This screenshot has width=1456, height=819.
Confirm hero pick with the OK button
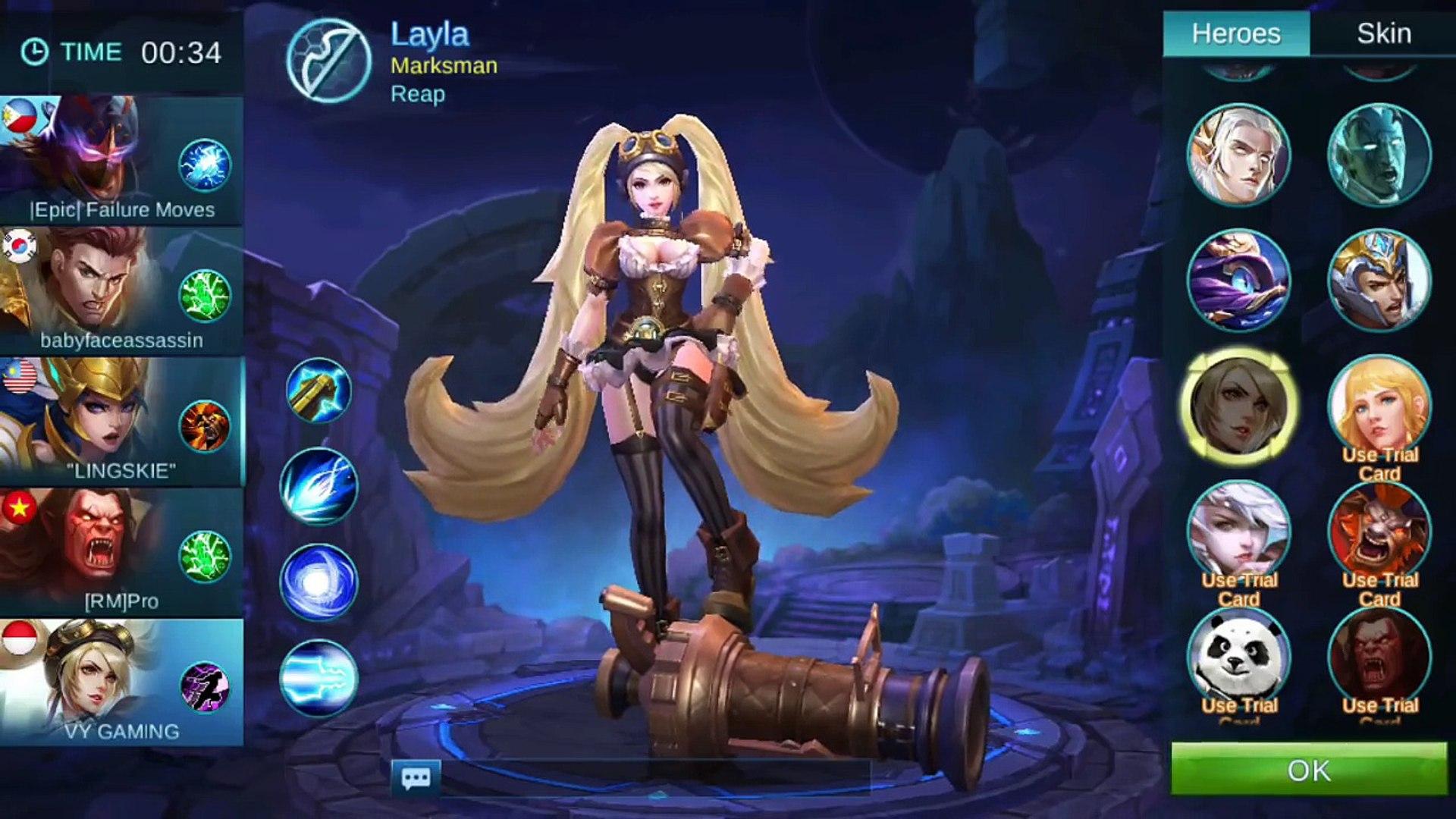click(x=1308, y=770)
